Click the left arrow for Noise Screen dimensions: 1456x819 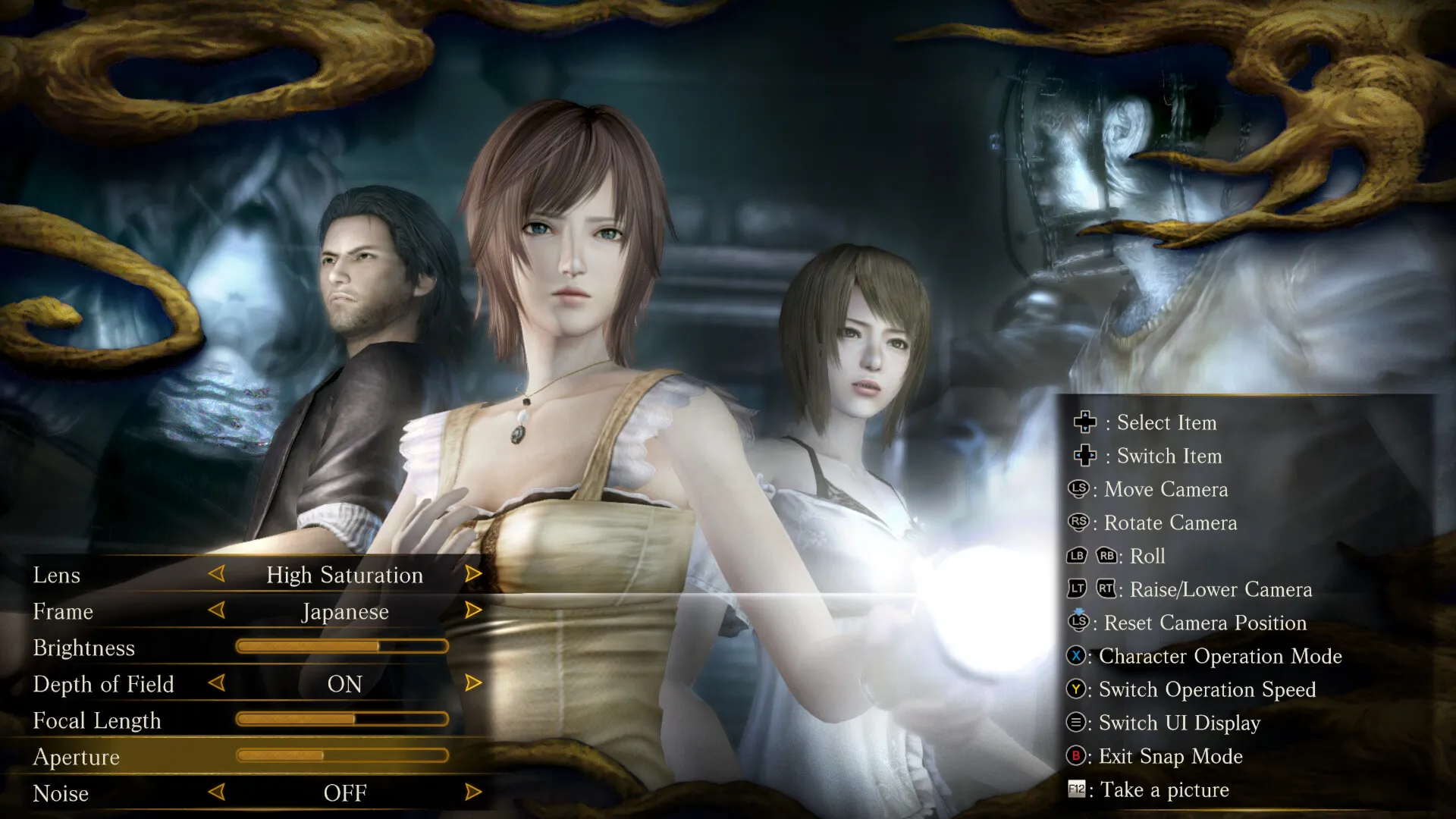(217, 792)
